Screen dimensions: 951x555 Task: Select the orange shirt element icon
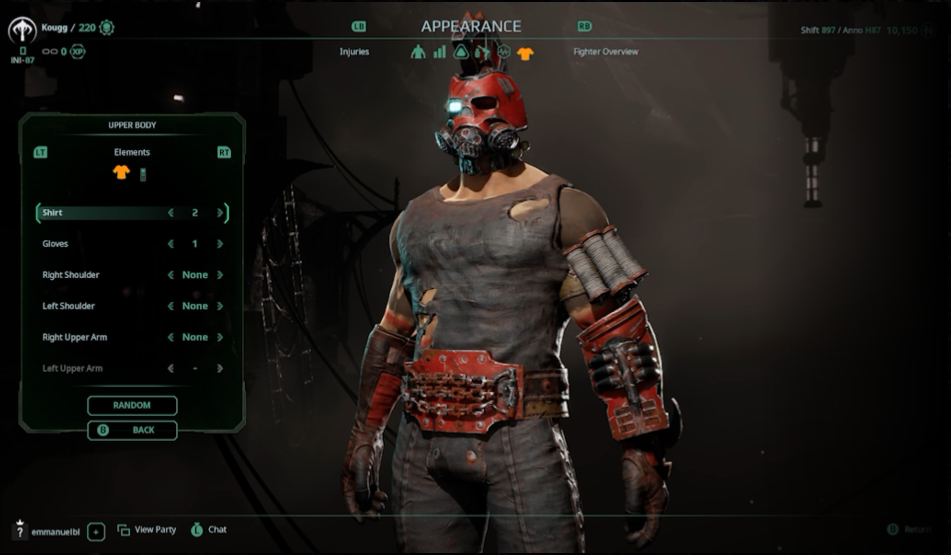[121, 173]
